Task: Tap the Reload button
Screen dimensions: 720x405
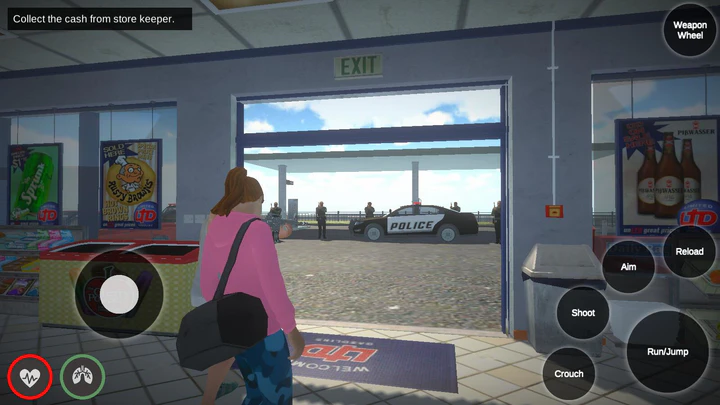Action: [689, 252]
